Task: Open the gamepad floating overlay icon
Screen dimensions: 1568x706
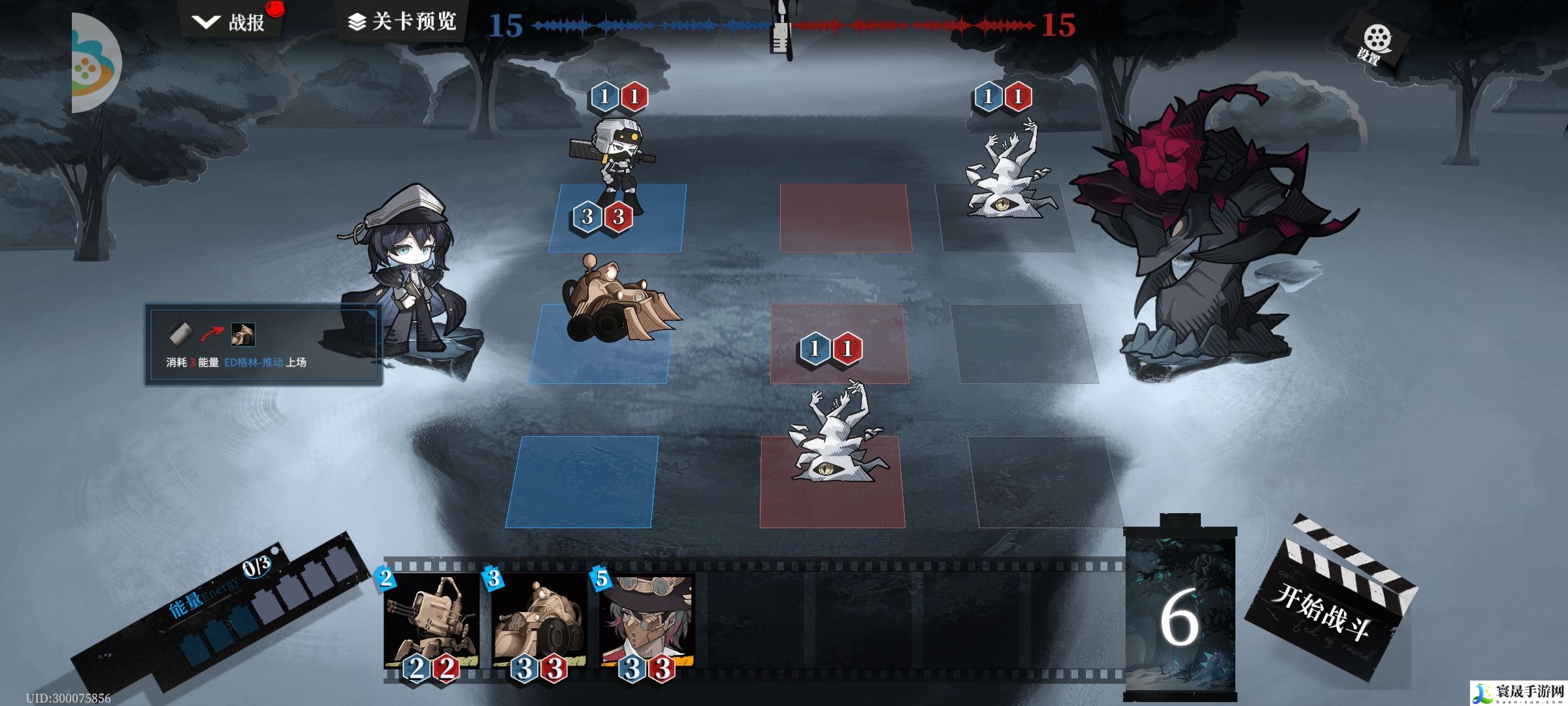Action: coord(96,63)
